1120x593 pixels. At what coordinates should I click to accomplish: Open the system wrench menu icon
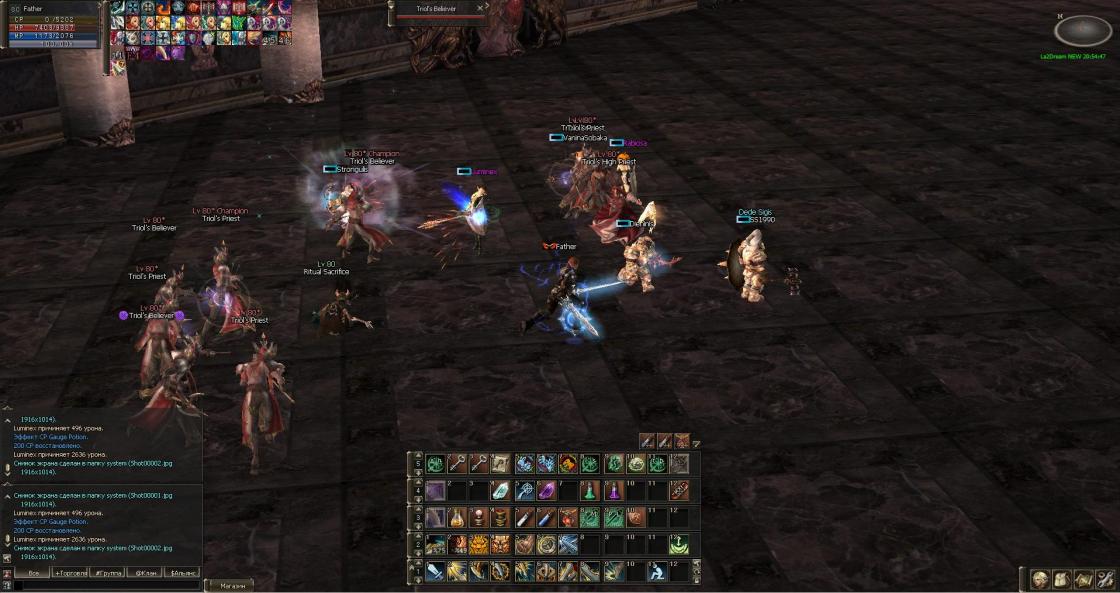1105,579
